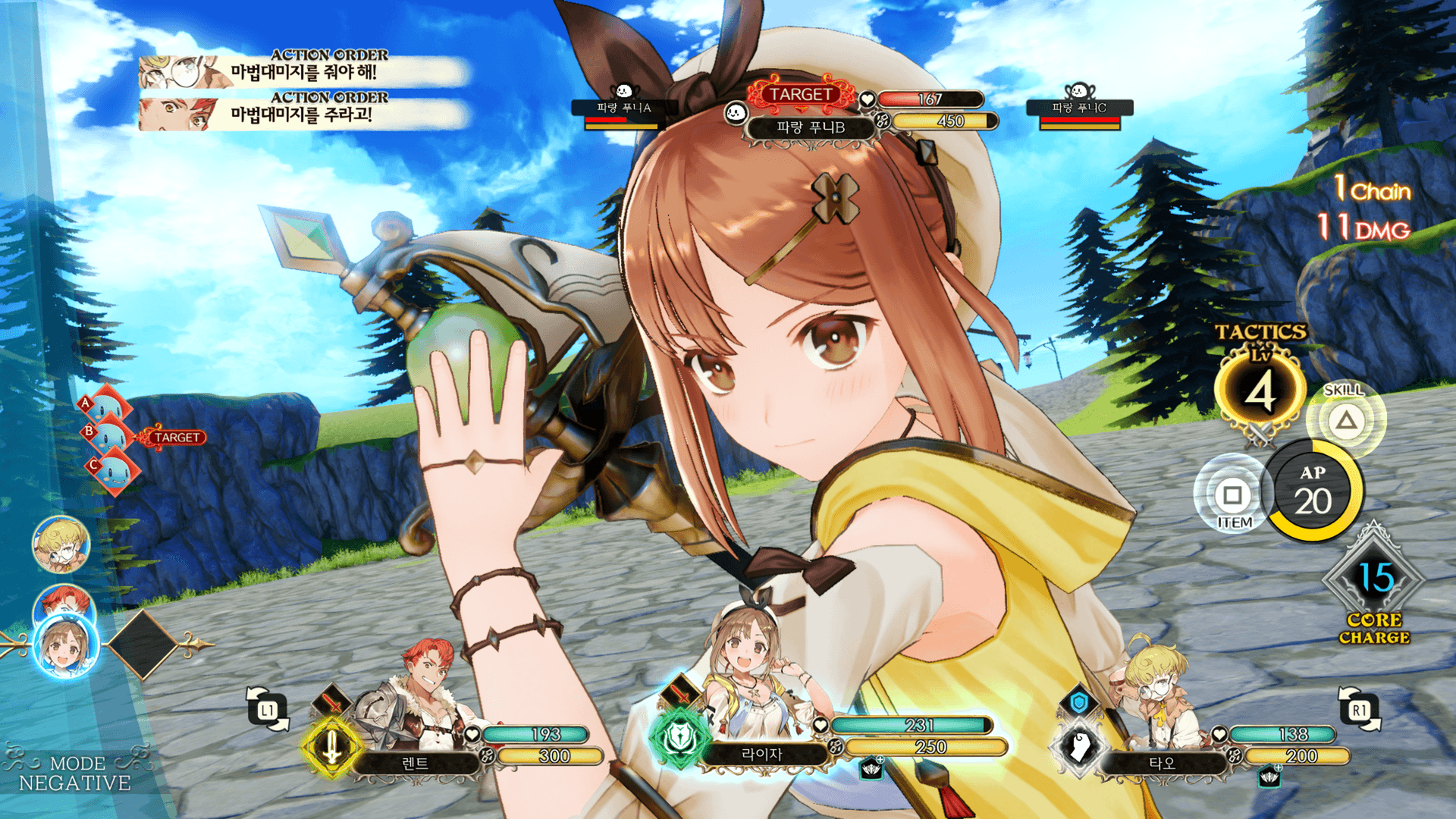Image resolution: width=1456 pixels, height=819 pixels.
Task: Toggle the MODE NEGATIVE indicator
Action: (74, 773)
